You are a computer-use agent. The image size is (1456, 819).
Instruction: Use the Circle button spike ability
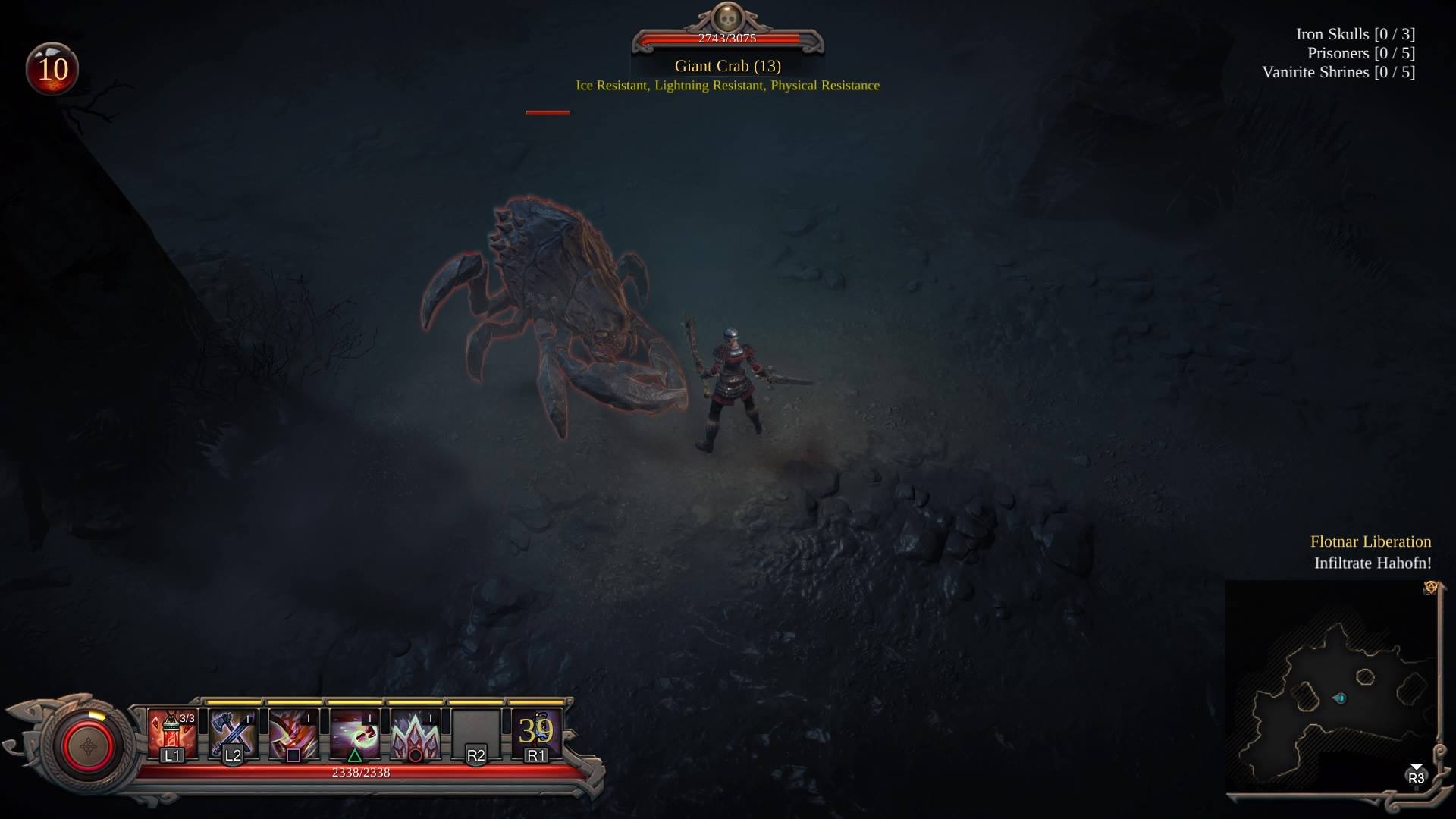tap(416, 732)
